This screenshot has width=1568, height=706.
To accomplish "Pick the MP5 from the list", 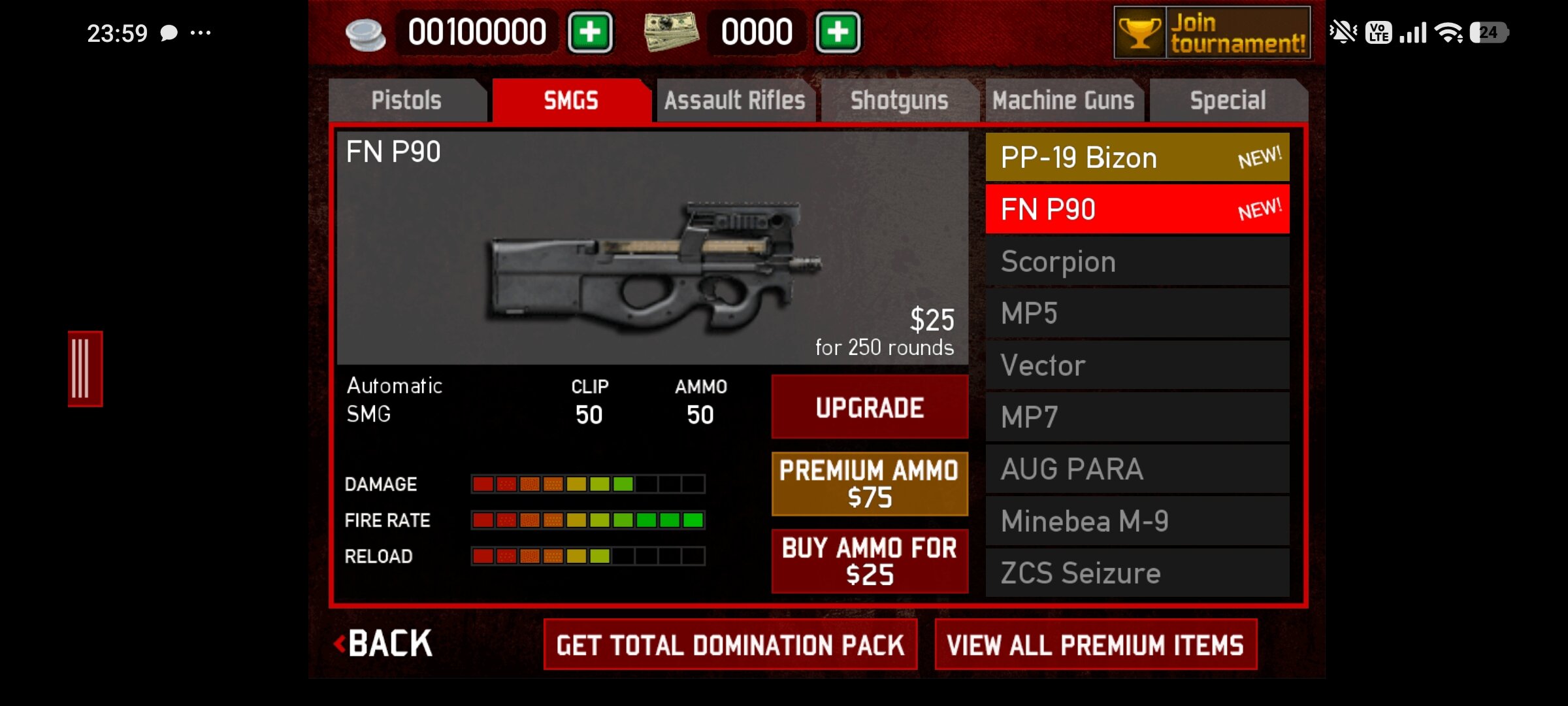I will click(1137, 313).
